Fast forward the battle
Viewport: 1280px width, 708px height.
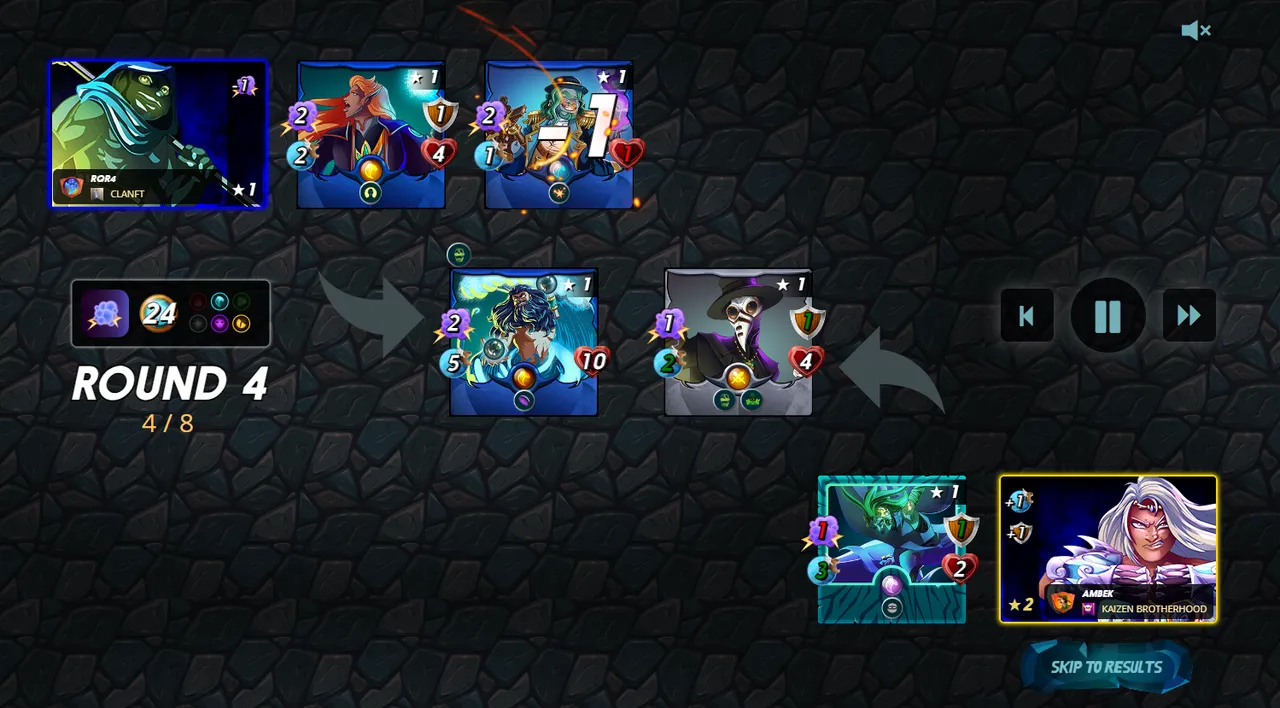[x=1189, y=316]
